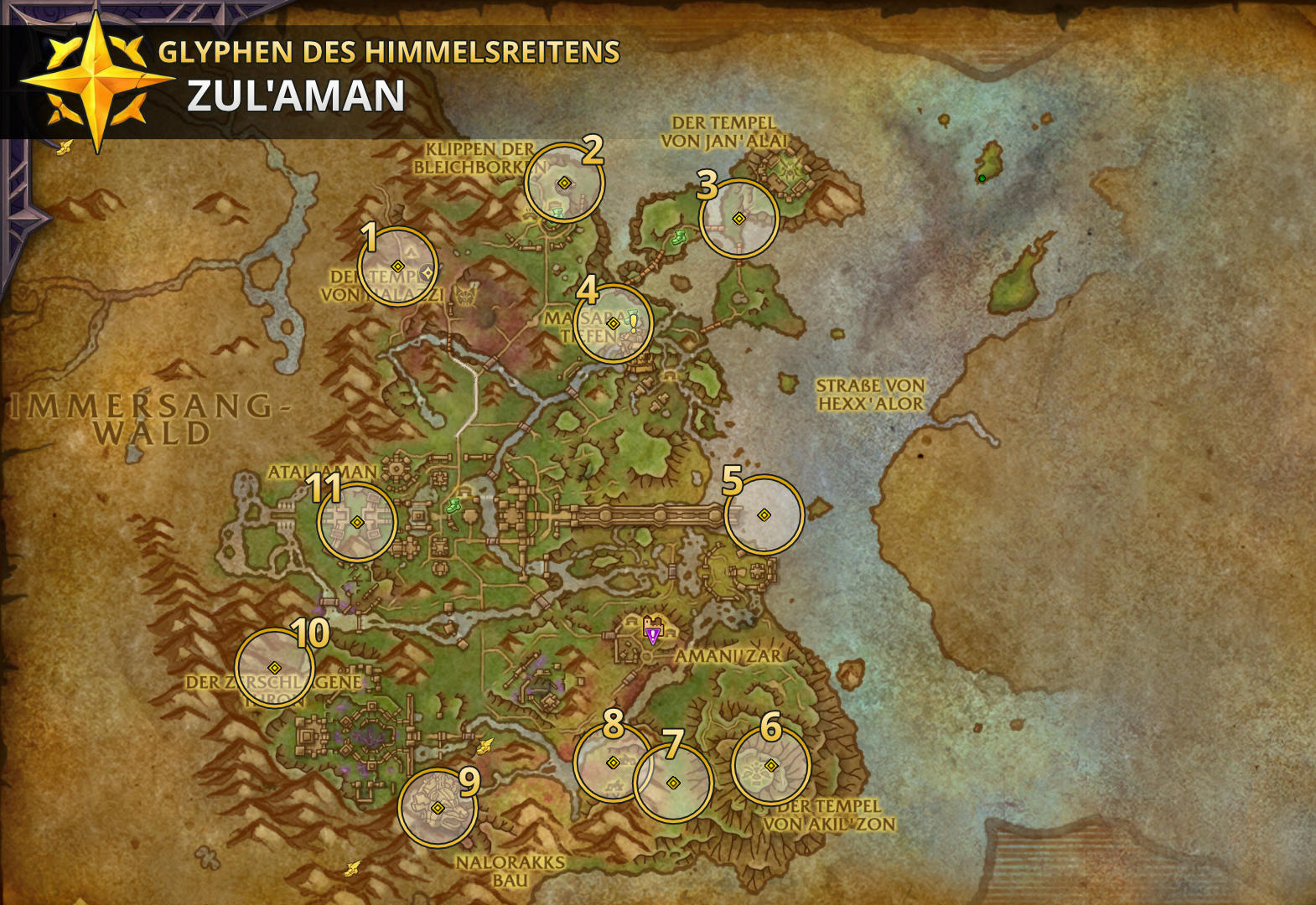Choose glyph marker number 3
This screenshot has width=1316, height=905.
(738, 218)
